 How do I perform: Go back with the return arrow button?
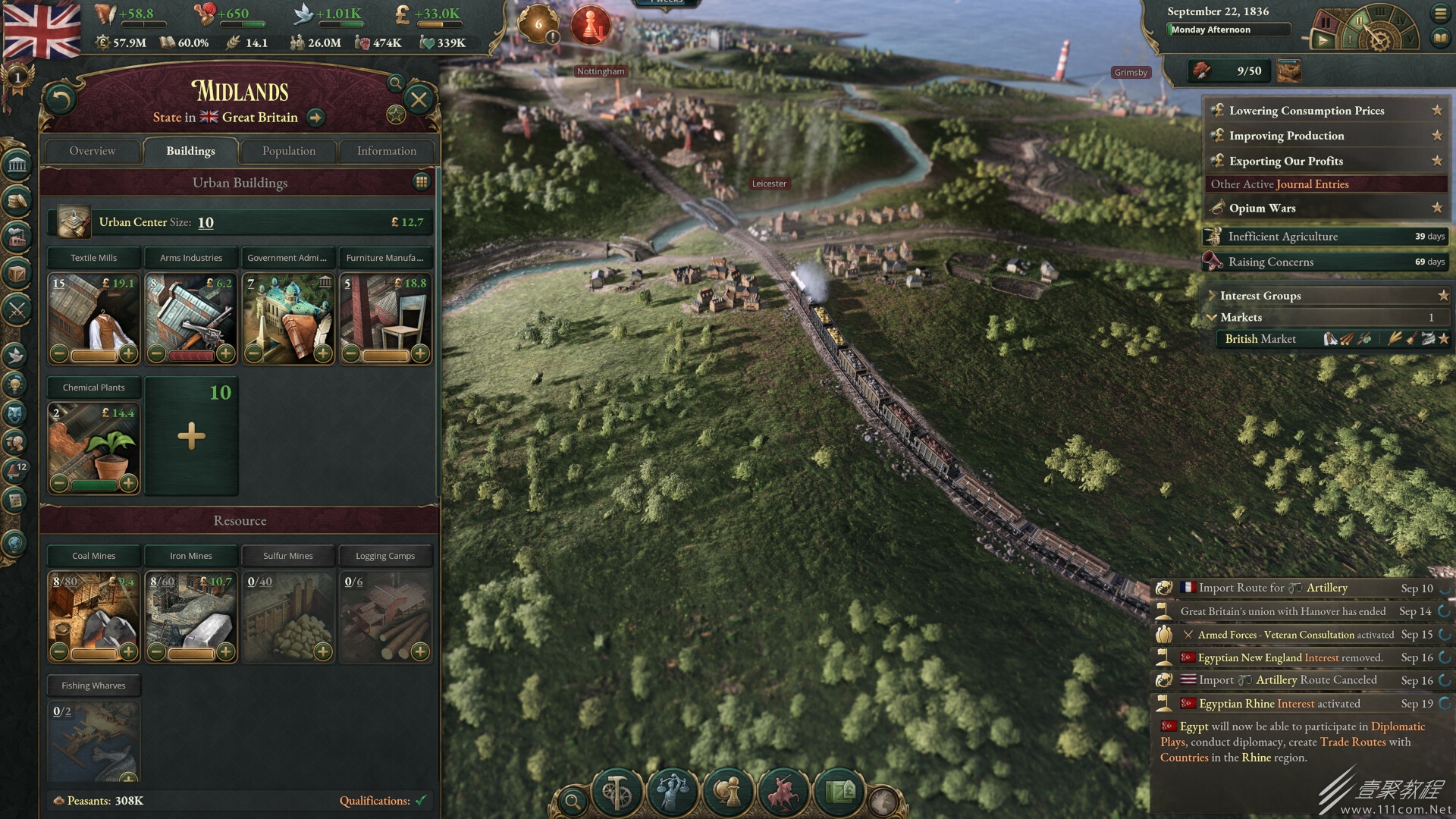(x=61, y=99)
